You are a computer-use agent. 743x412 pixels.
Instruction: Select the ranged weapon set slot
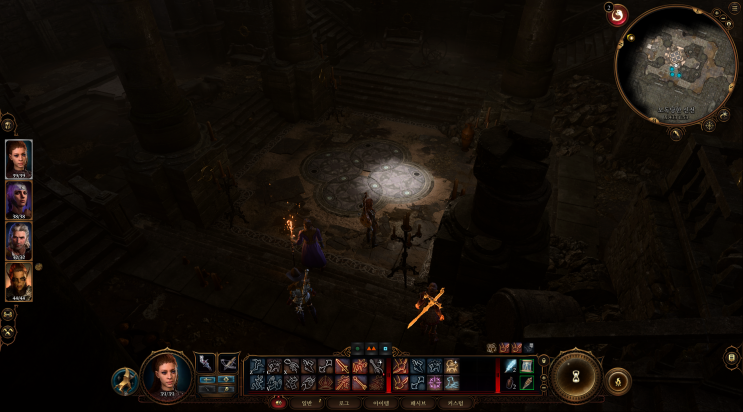(229, 363)
